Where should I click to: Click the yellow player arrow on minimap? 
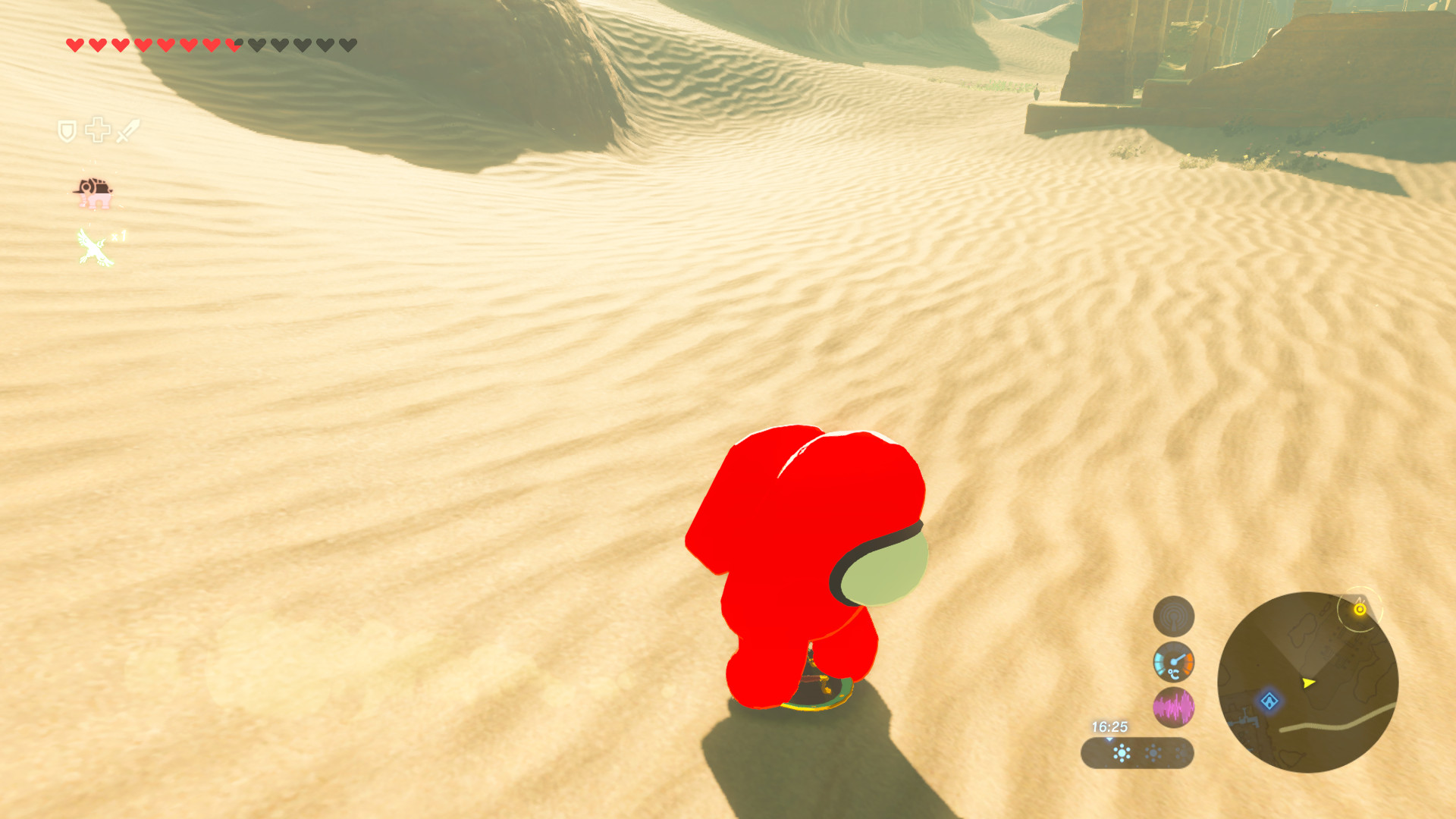coord(1308,683)
